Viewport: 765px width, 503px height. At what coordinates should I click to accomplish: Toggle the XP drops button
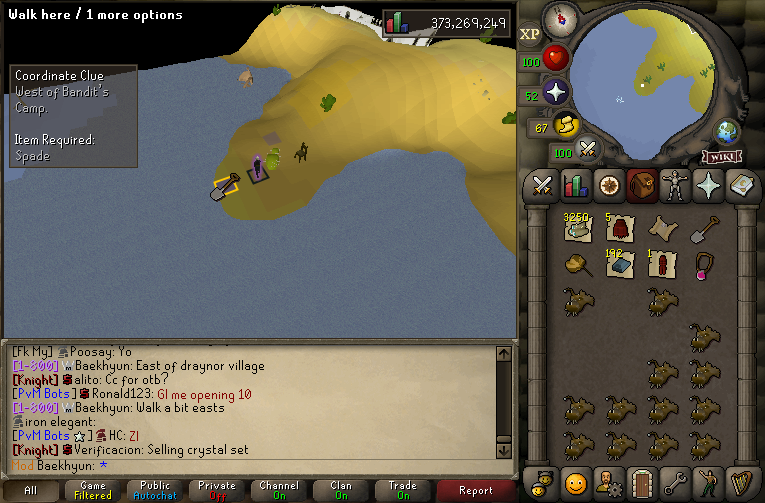[530, 34]
